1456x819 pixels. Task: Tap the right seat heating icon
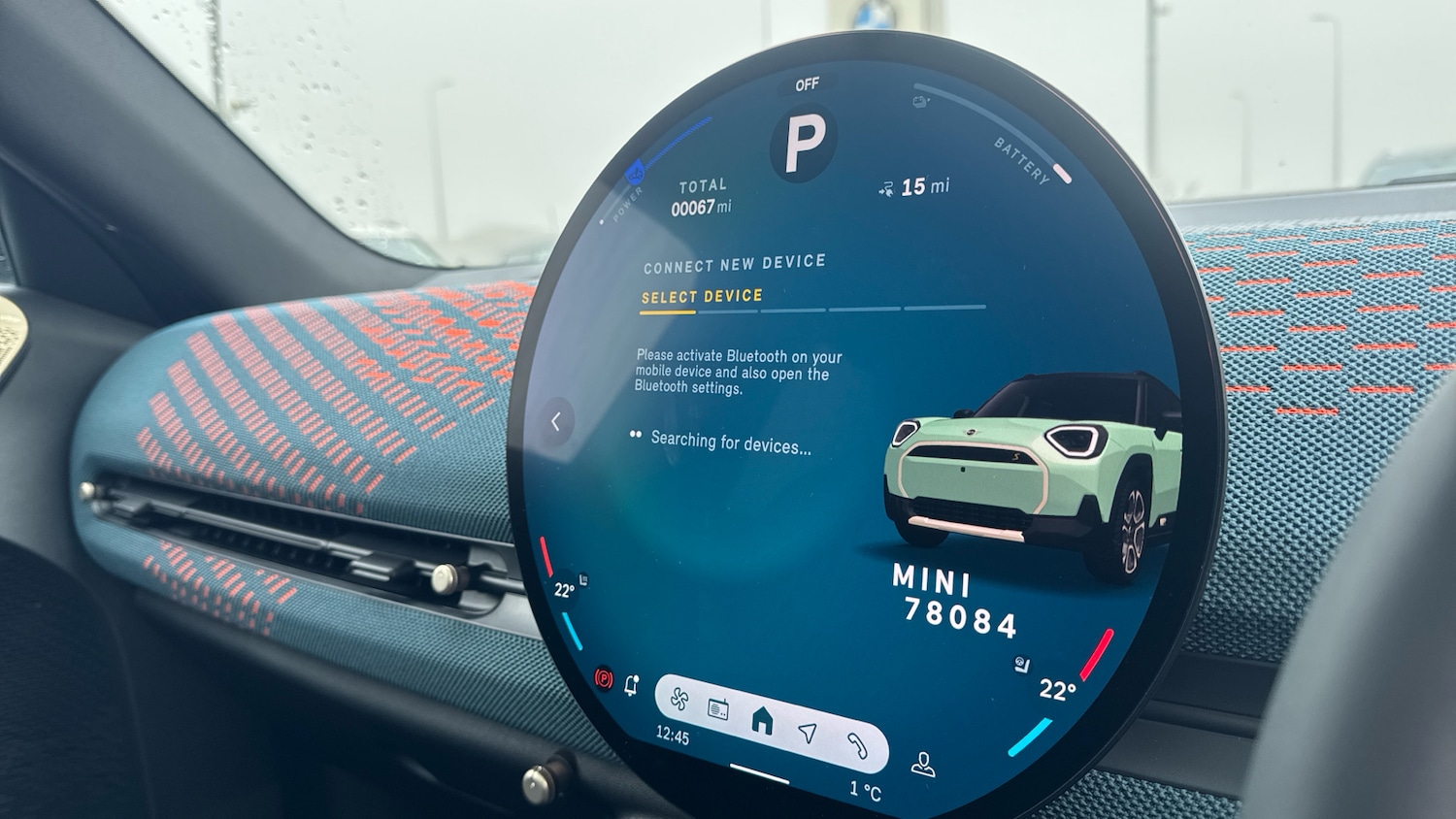pyautogui.click(x=1021, y=664)
